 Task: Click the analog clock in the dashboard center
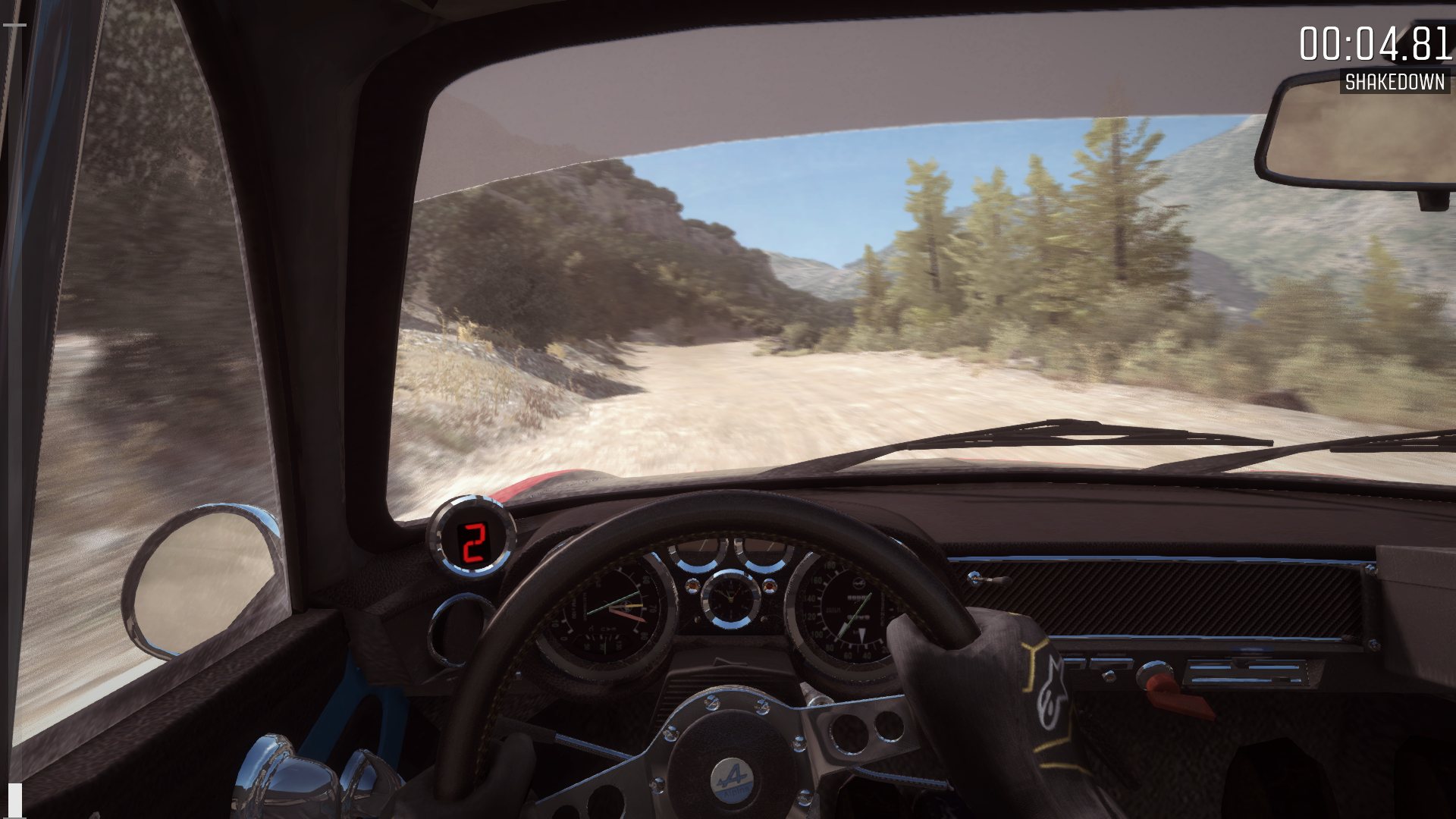coord(732,599)
